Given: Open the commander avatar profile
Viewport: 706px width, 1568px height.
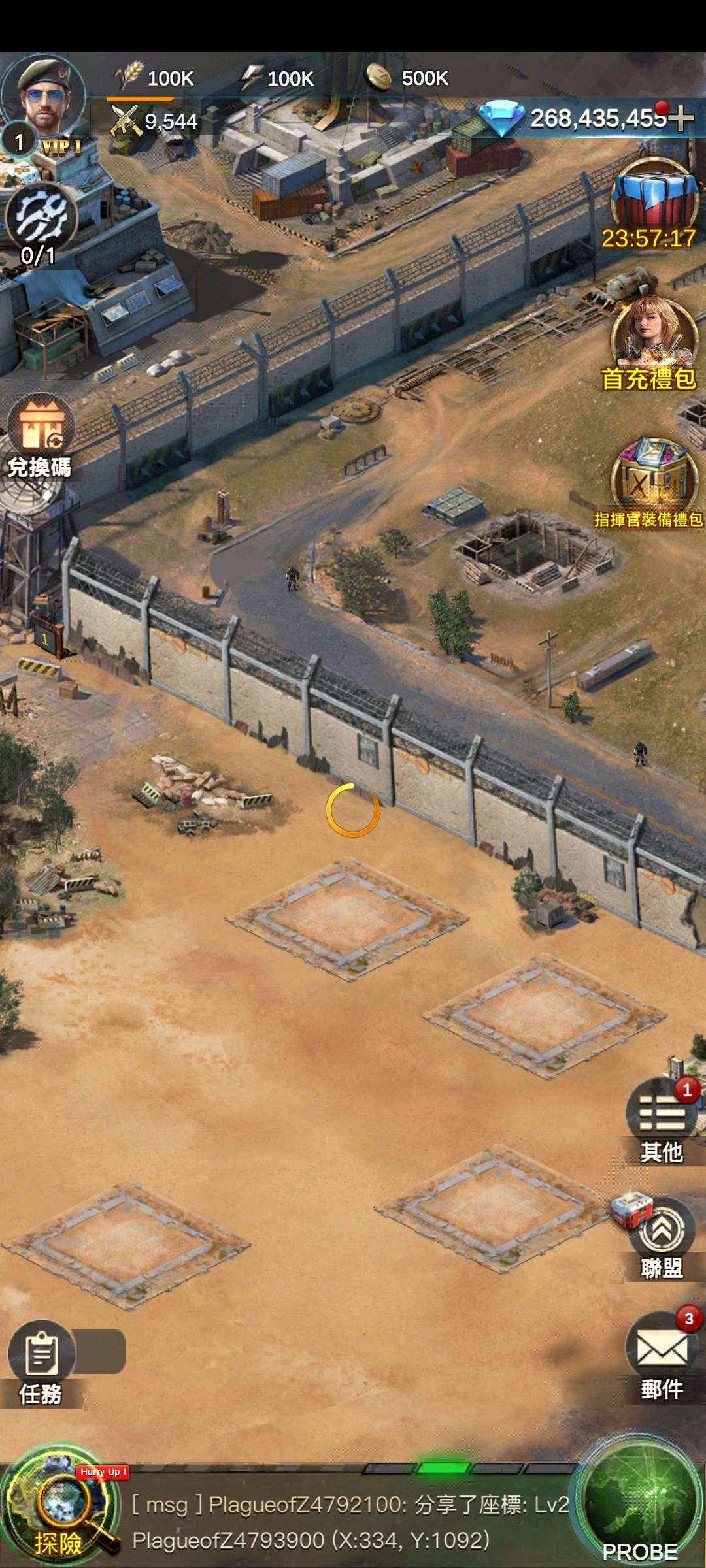Looking at the screenshot, I should 44,95.
